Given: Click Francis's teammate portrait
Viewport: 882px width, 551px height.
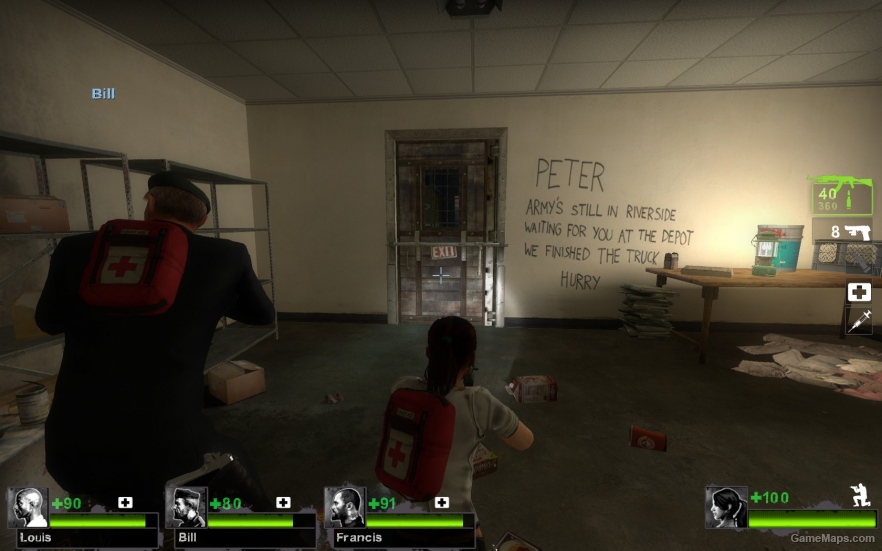Looking at the screenshot, I should click(x=345, y=508).
